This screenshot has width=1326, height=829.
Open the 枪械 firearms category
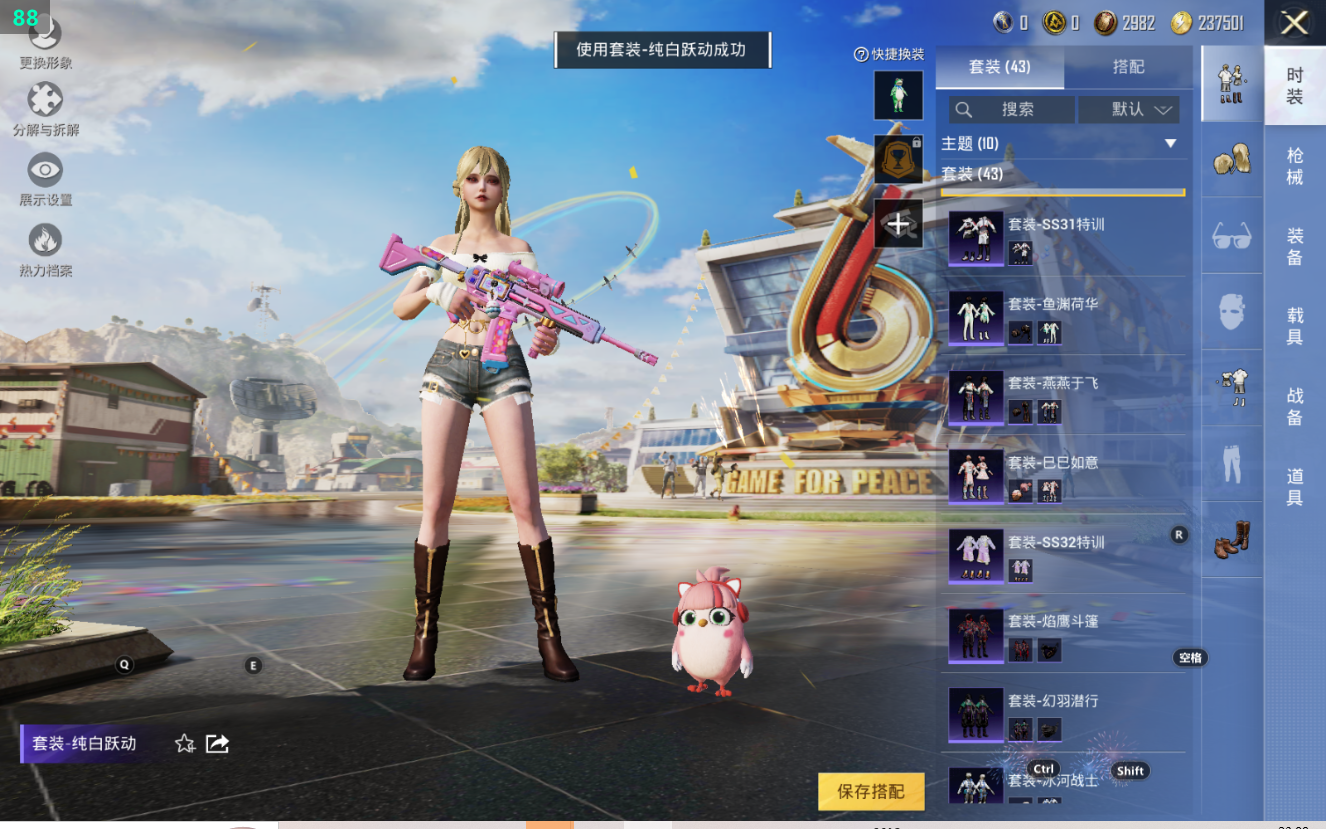[1295, 166]
